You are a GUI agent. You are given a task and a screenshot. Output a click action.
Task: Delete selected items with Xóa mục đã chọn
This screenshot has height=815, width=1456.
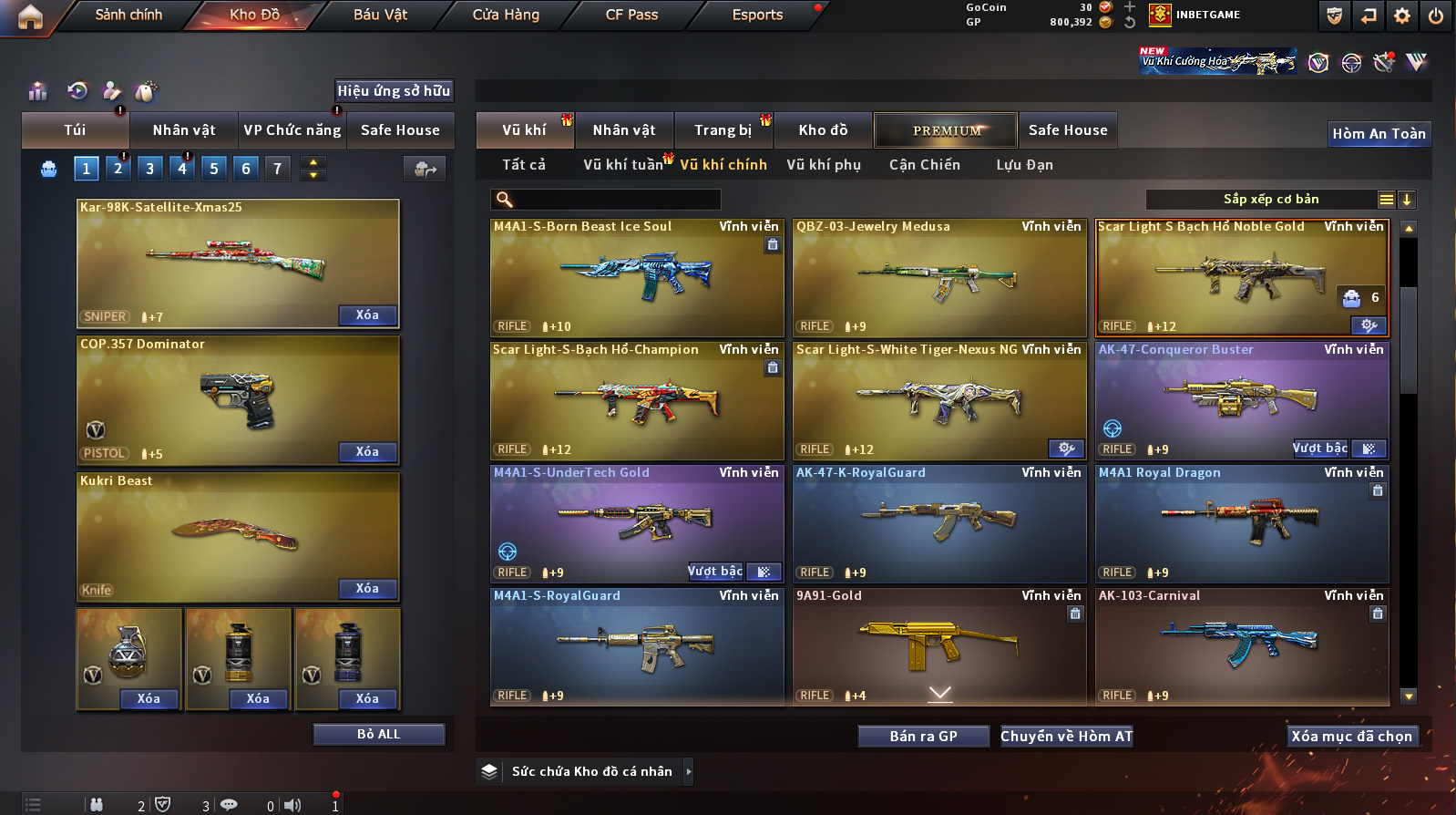coord(1351,737)
